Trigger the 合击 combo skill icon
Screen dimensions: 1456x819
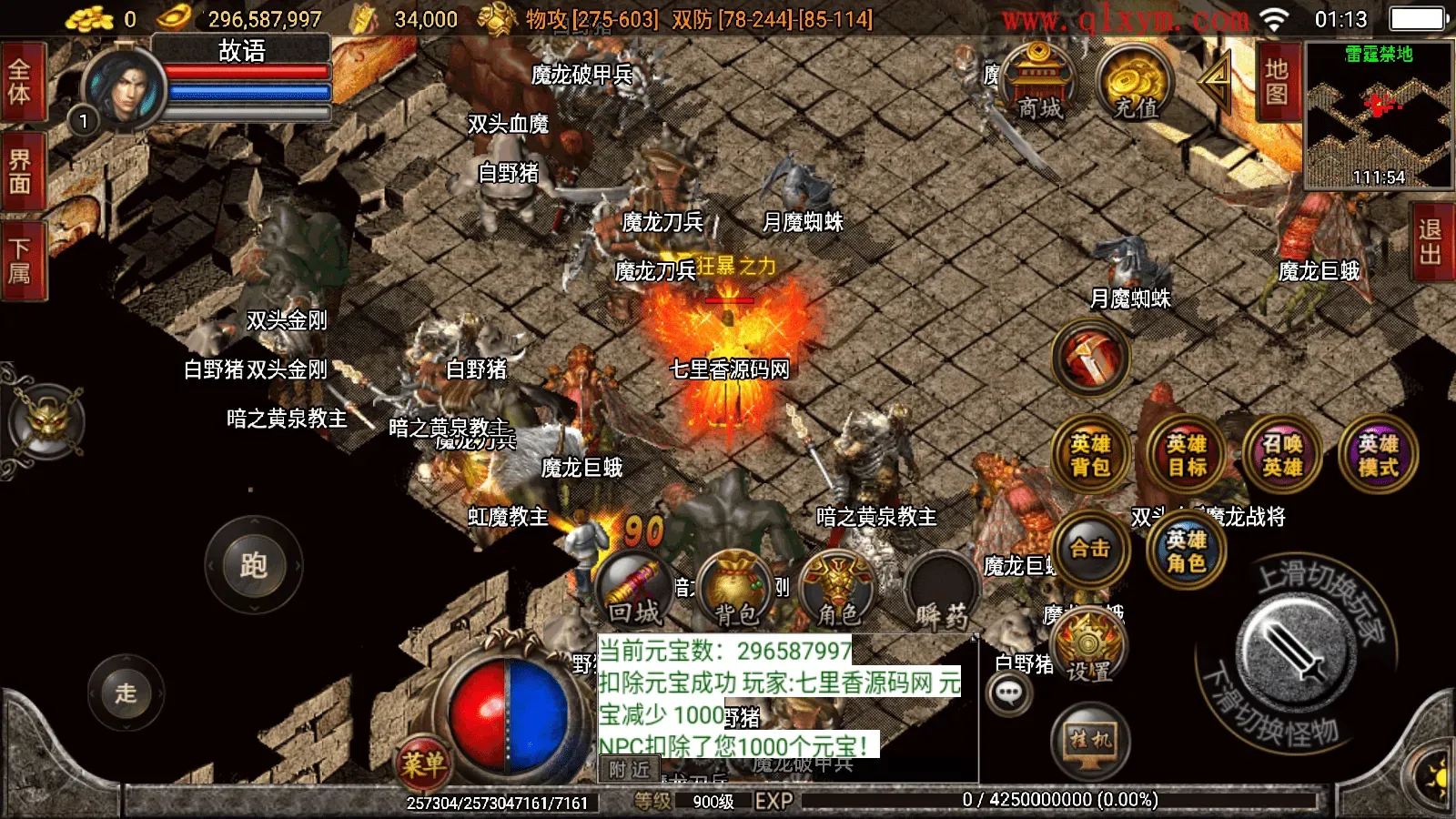tap(1090, 551)
